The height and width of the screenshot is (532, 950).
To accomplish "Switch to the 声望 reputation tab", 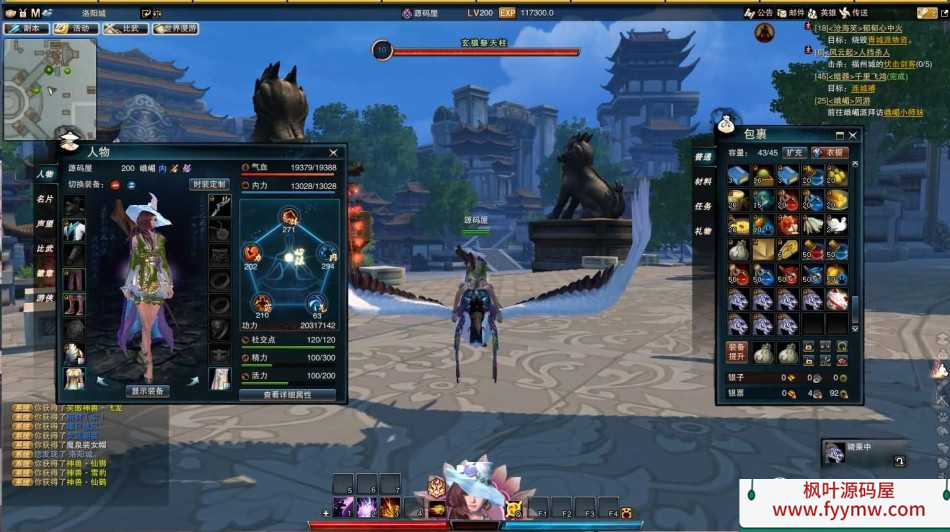I will [x=45, y=224].
